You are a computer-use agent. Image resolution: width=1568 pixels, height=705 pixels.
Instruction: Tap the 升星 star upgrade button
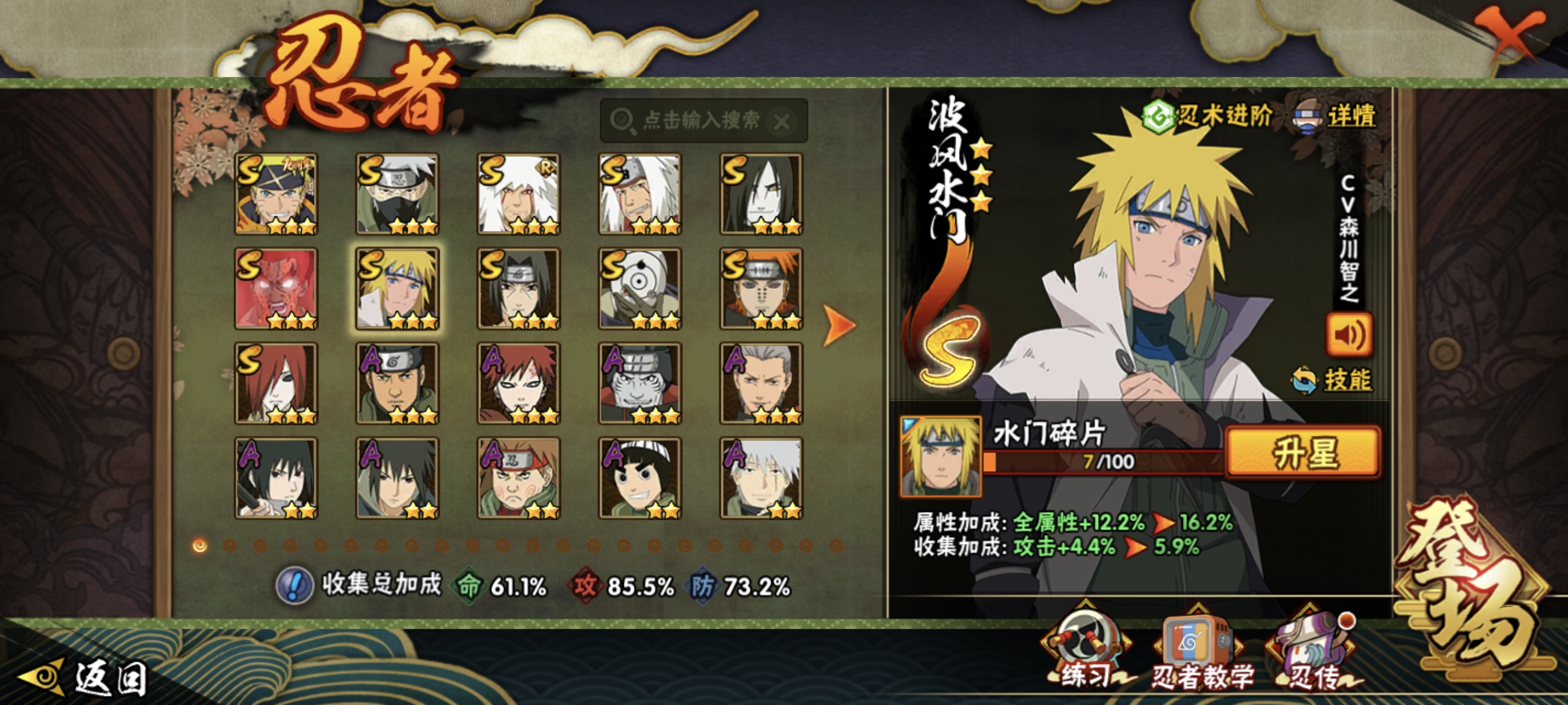(x=1303, y=453)
